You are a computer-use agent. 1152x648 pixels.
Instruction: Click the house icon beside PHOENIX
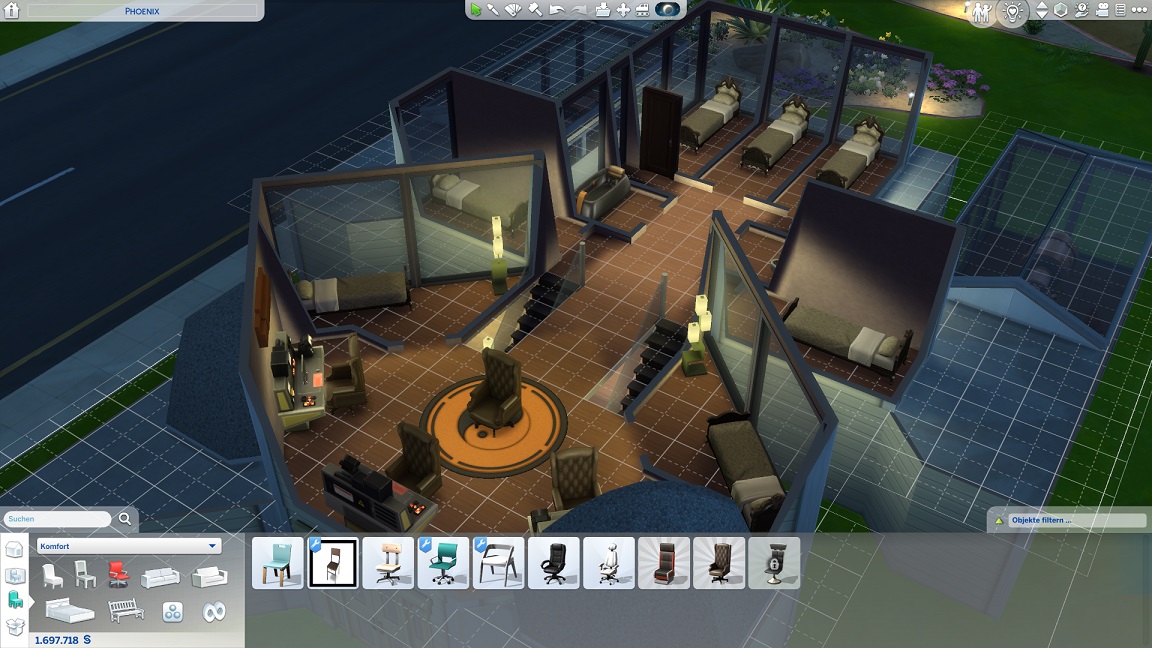[13, 11]
